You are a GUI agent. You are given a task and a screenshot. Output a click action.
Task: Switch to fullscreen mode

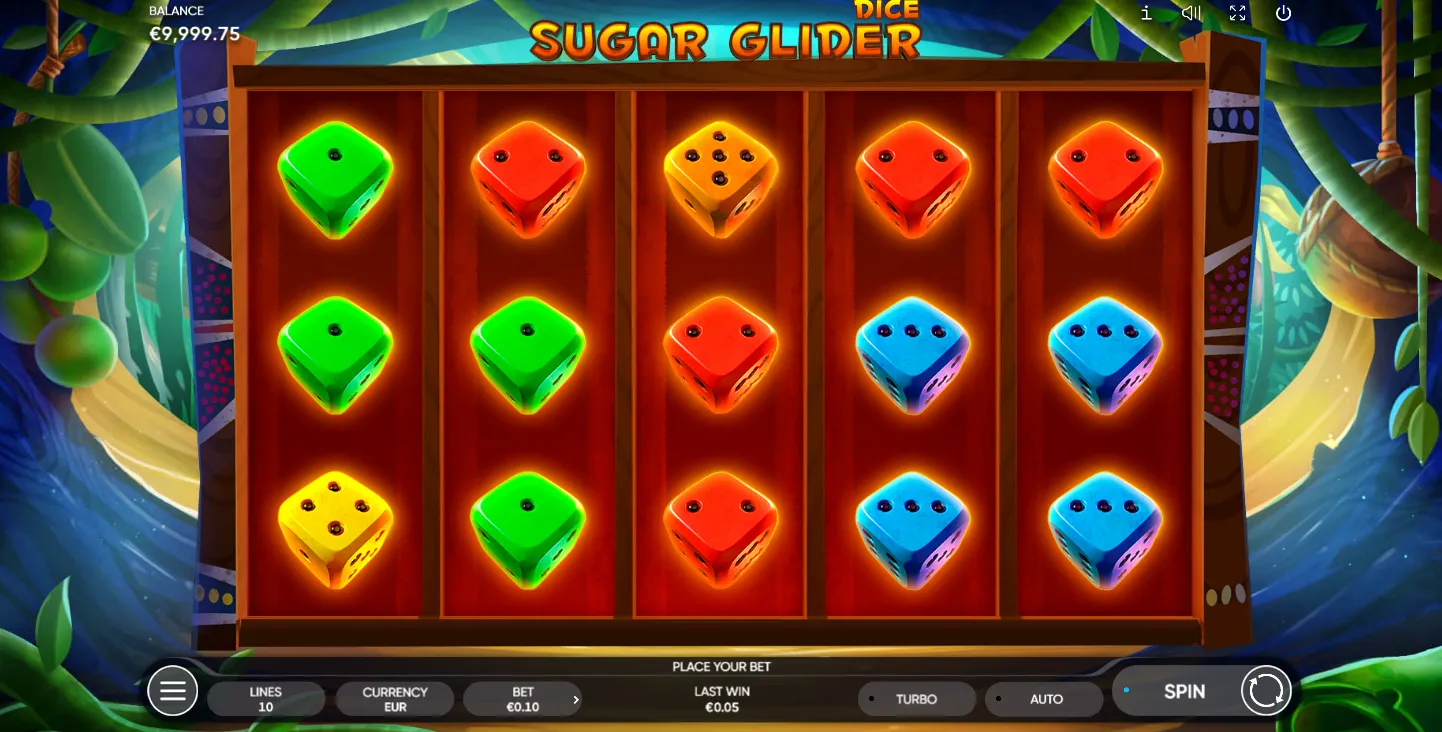pos(1237,13)
